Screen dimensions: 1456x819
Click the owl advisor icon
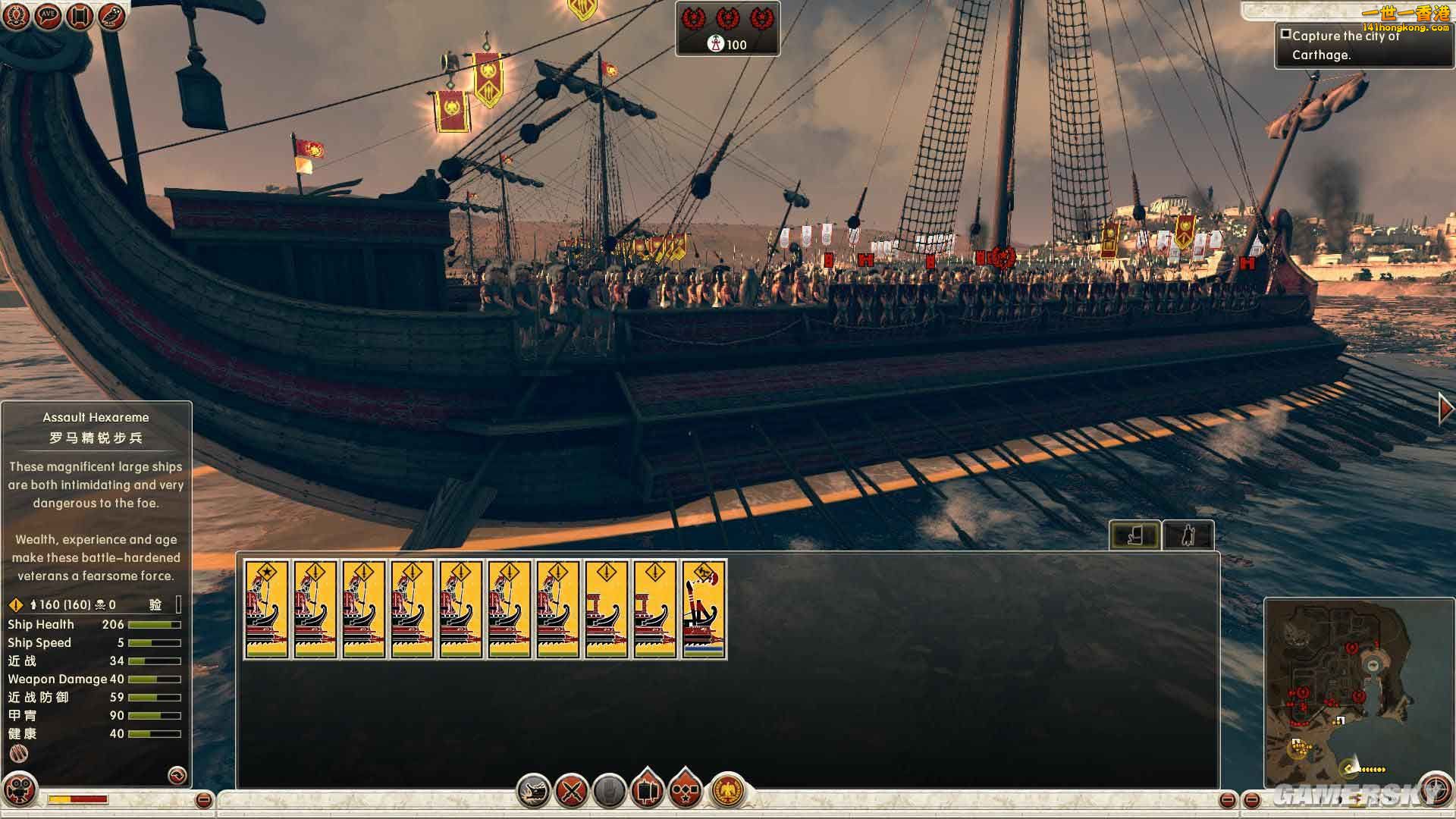pyautogui.click(x=111, y=16)
